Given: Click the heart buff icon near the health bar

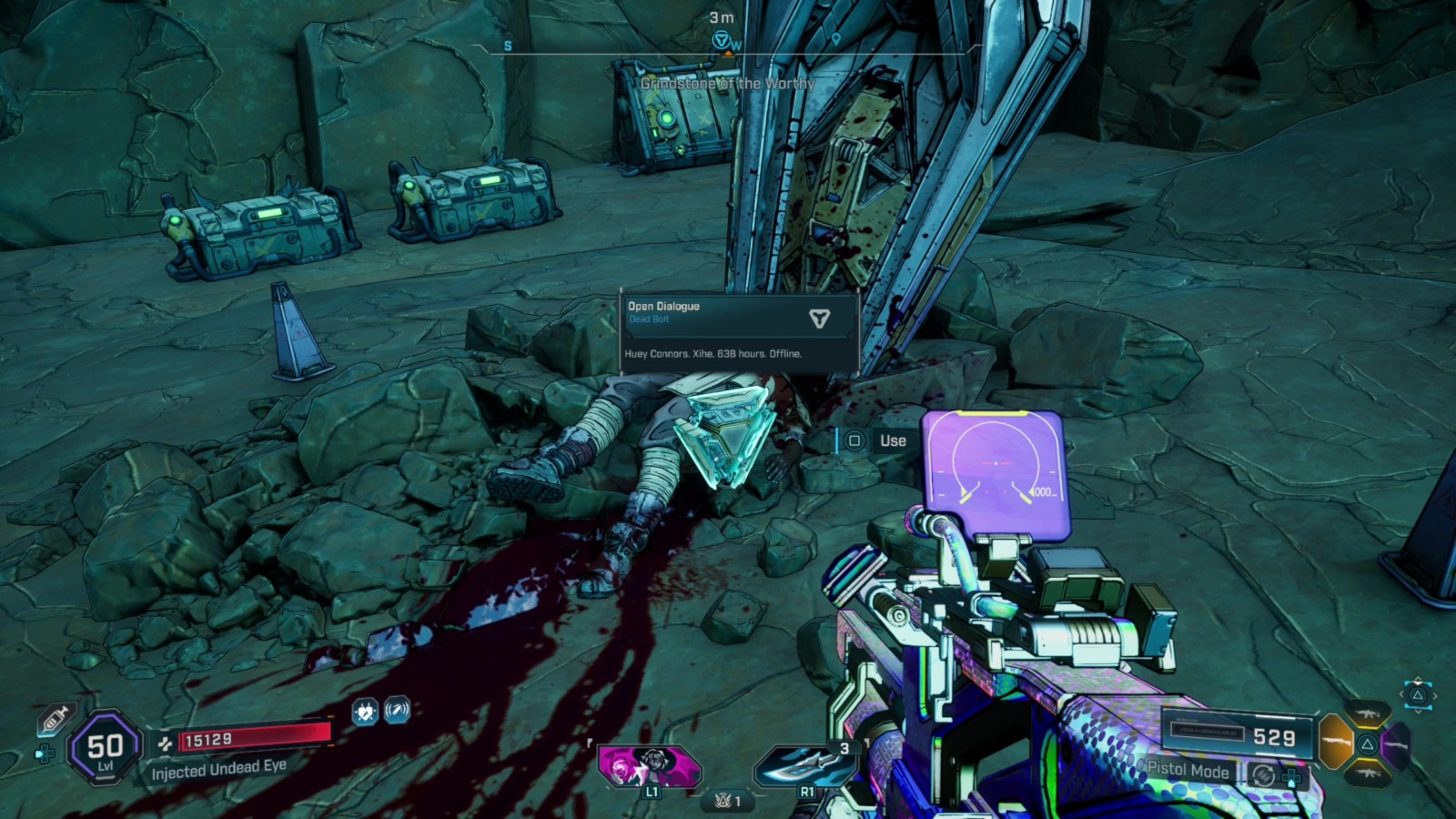Looking at the screenshot, I should [x=367, y=711].
